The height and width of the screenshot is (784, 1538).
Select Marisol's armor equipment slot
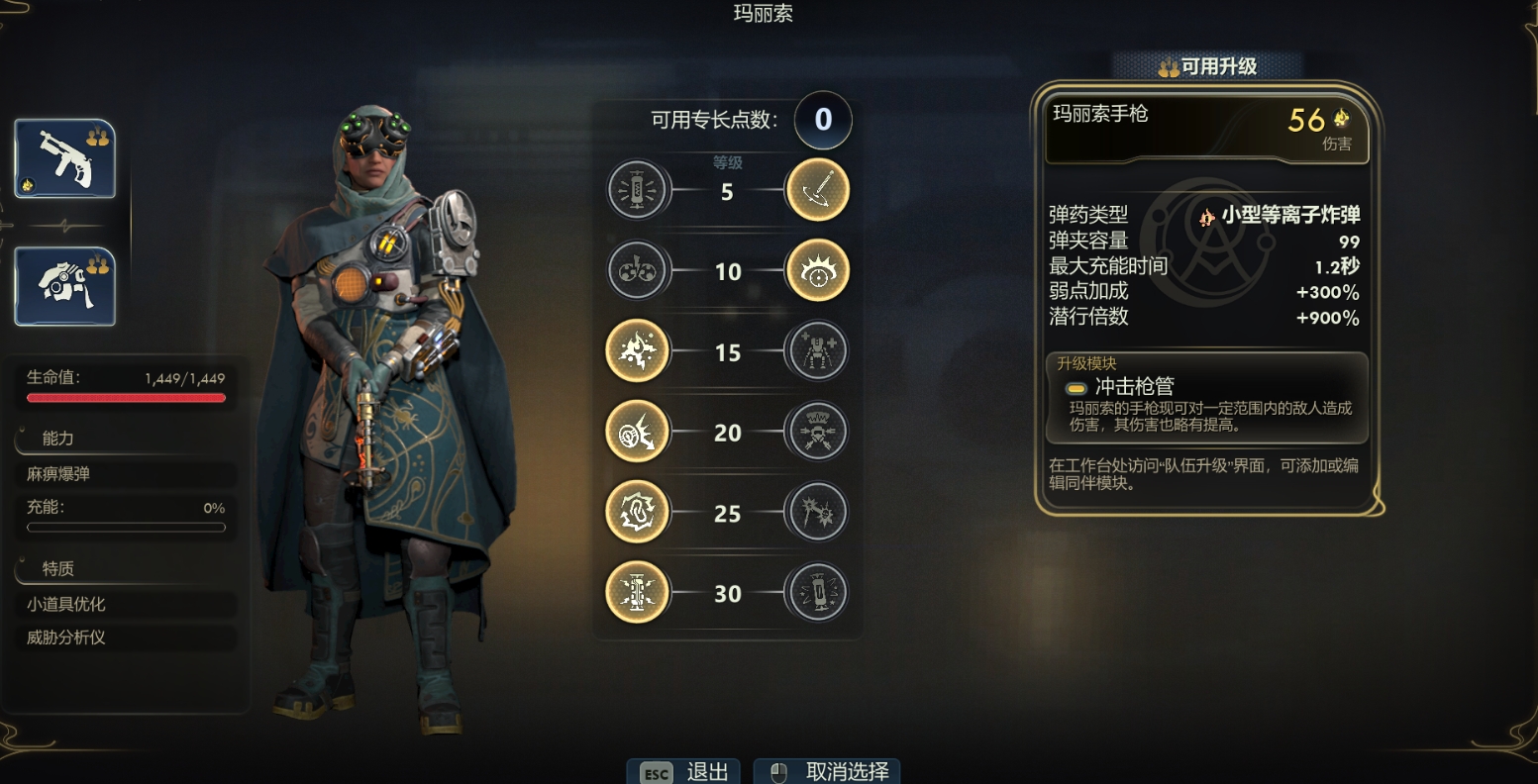point(65,286)
